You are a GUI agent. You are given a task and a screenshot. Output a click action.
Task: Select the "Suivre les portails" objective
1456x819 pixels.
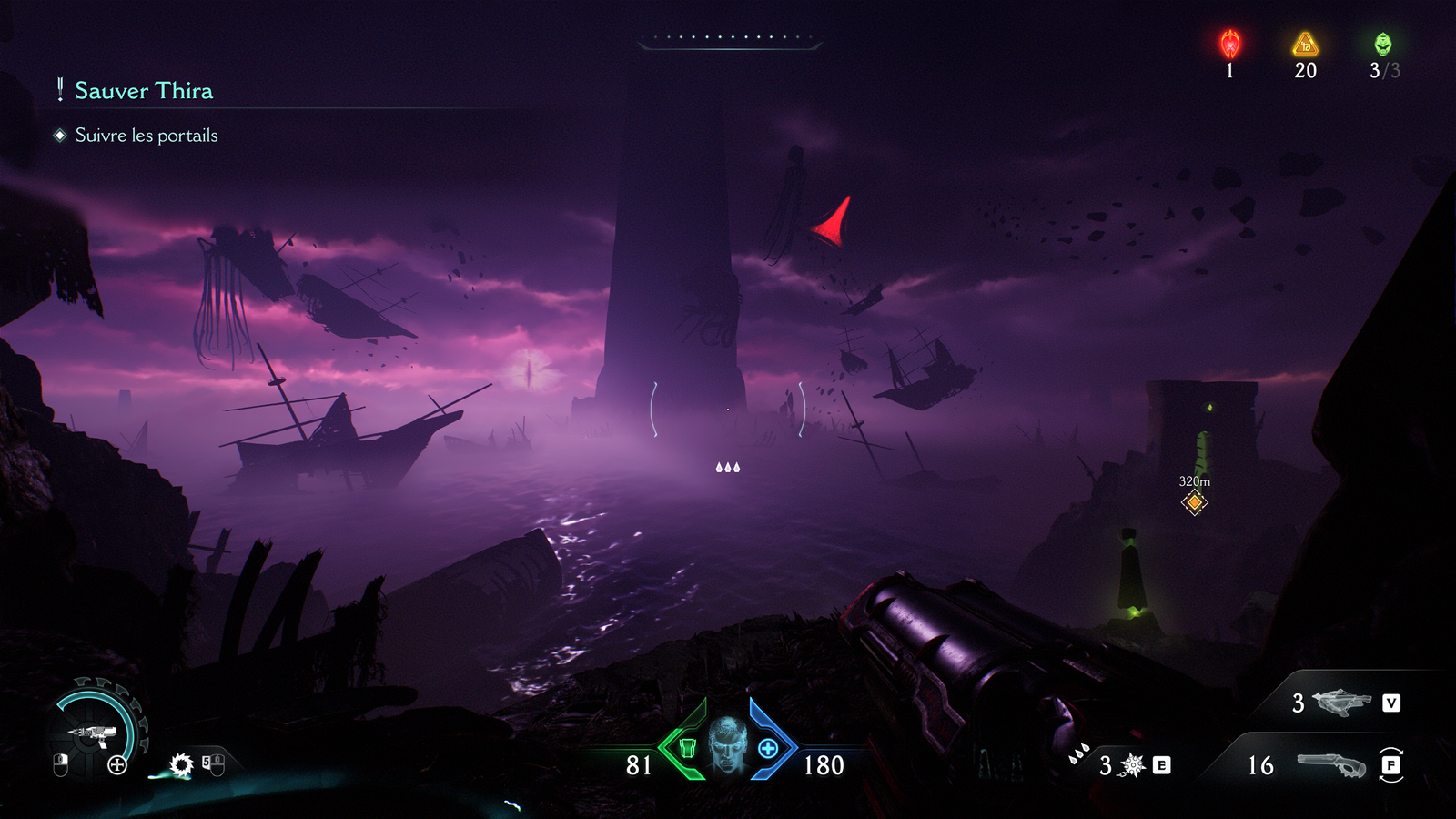146,136
